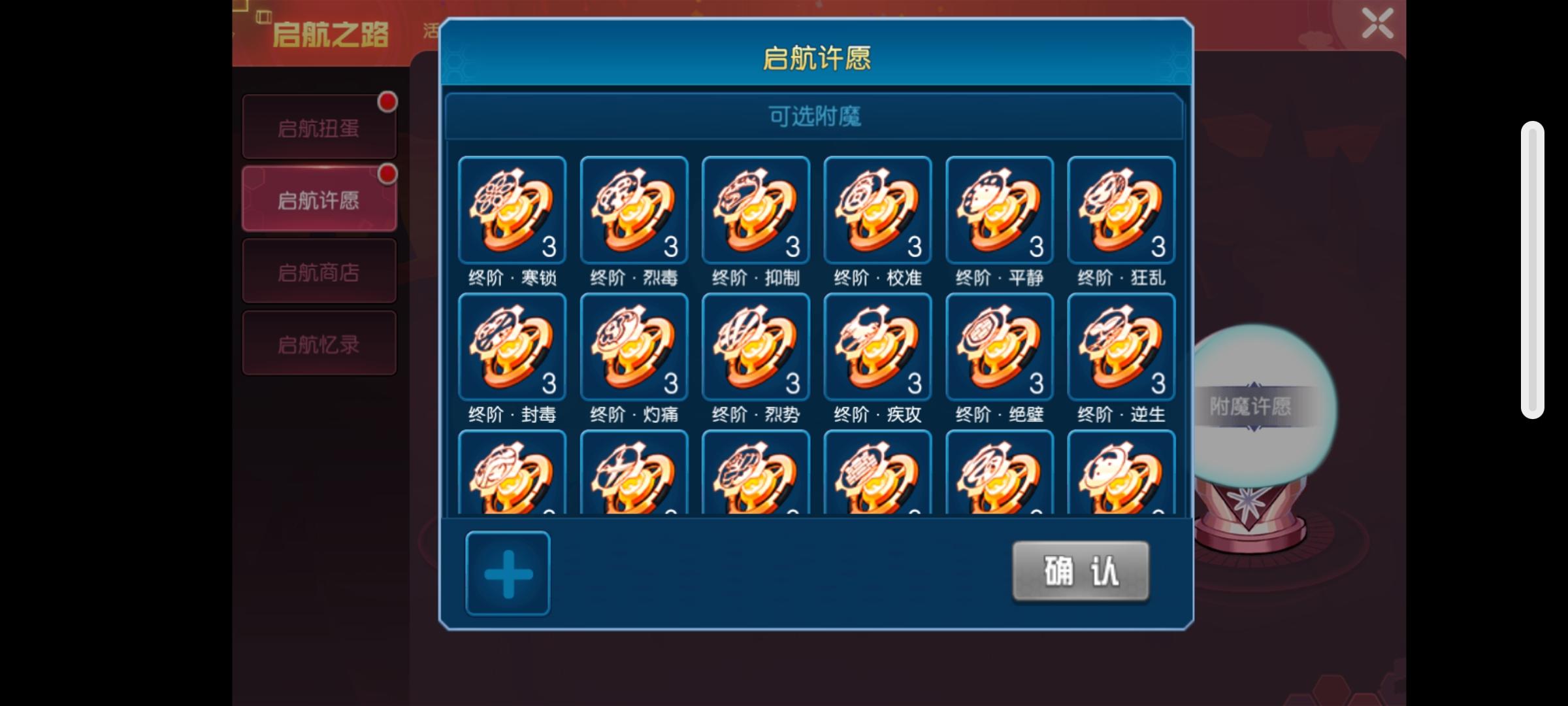
Task: Open the 启航商店 section
Action: coord(319,270)
